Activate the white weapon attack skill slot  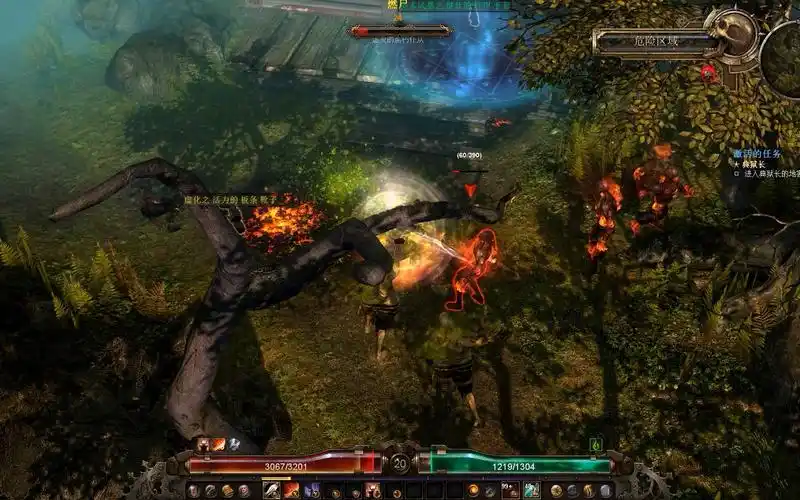click(x=272, y=490)
